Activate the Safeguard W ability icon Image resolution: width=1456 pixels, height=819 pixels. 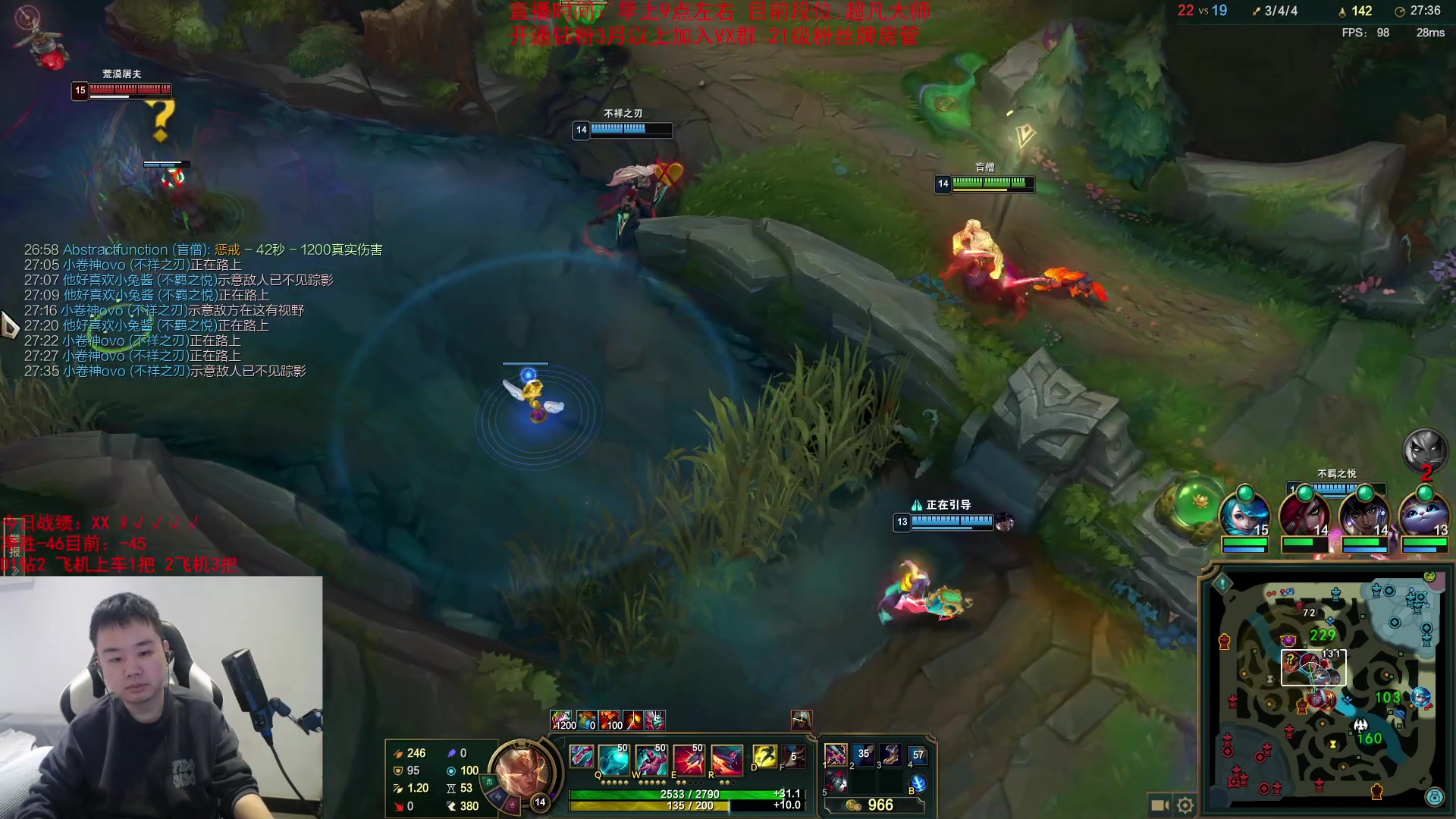[651, 759]
